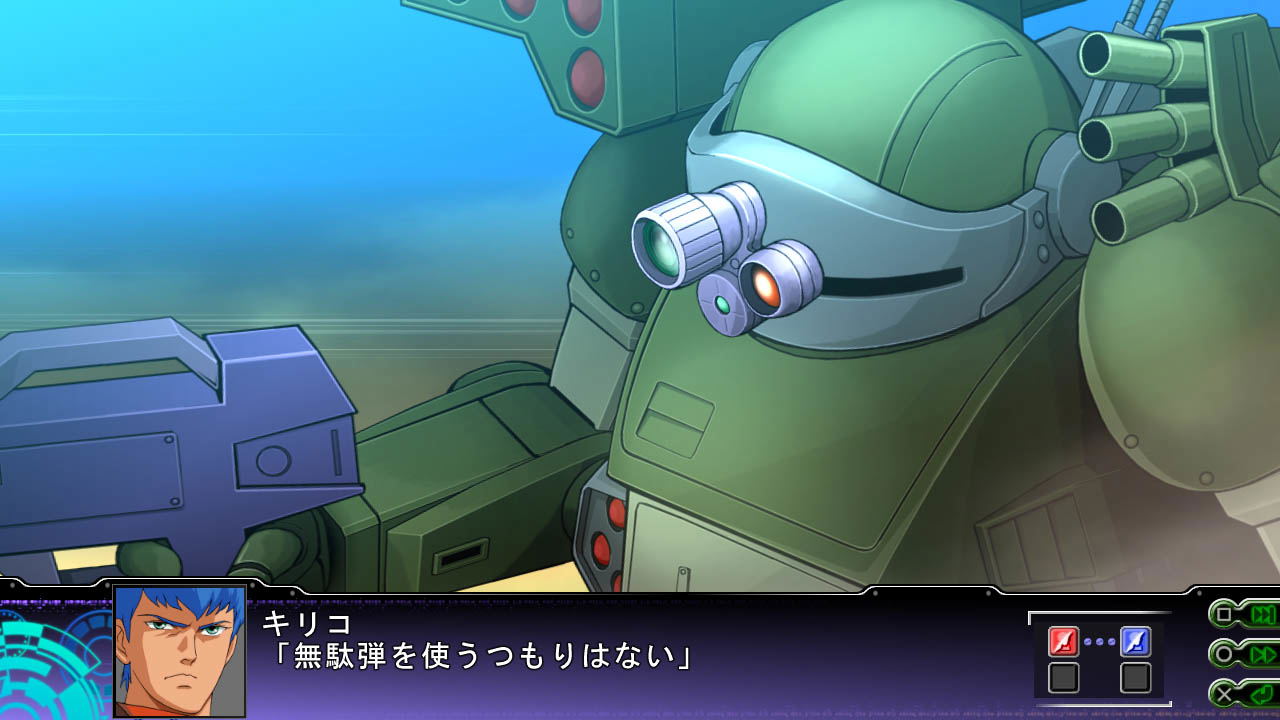1280x720 pixels.
Task: Toggle the empty slot below the blue icon
Action: pos(1135,677)
